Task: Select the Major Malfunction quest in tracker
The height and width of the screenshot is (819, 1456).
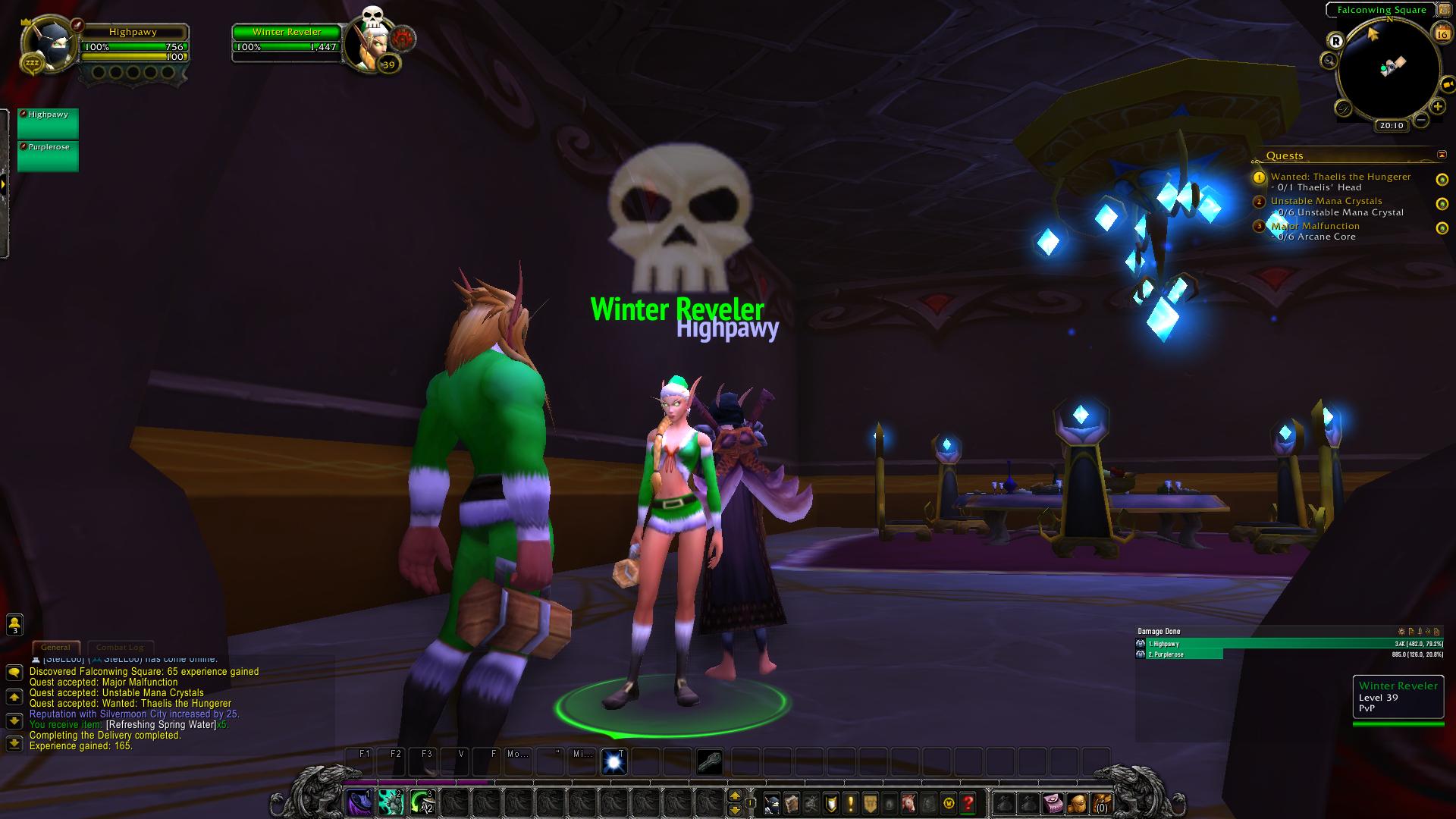Action: point(1315,226)
